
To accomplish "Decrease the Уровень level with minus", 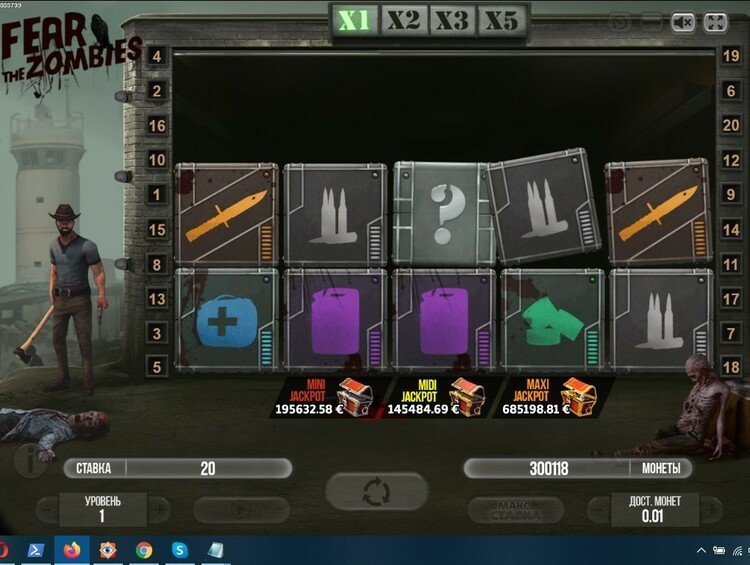I will (46, 508).
